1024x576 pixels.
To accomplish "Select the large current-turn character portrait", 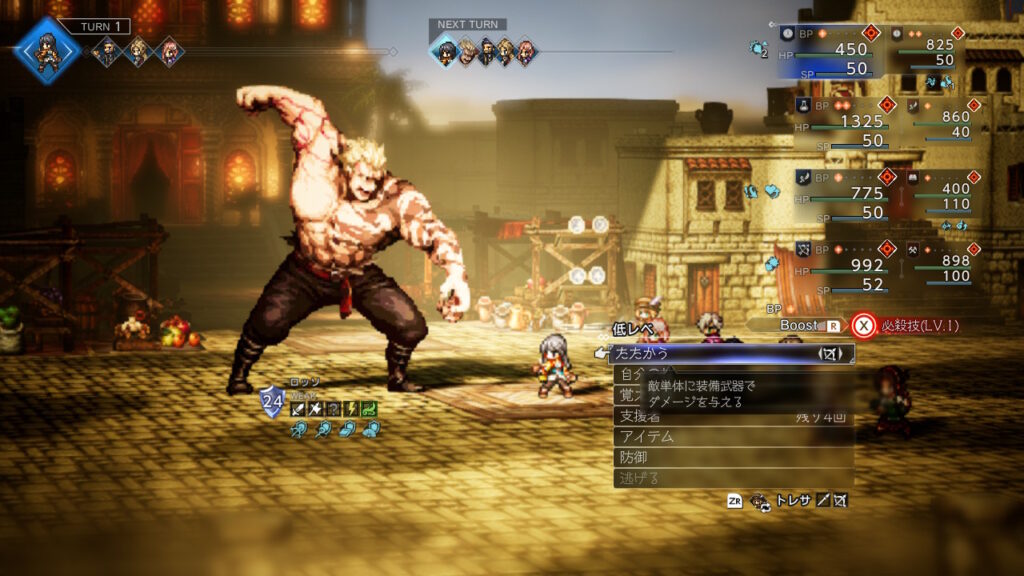I will [48, 48].
